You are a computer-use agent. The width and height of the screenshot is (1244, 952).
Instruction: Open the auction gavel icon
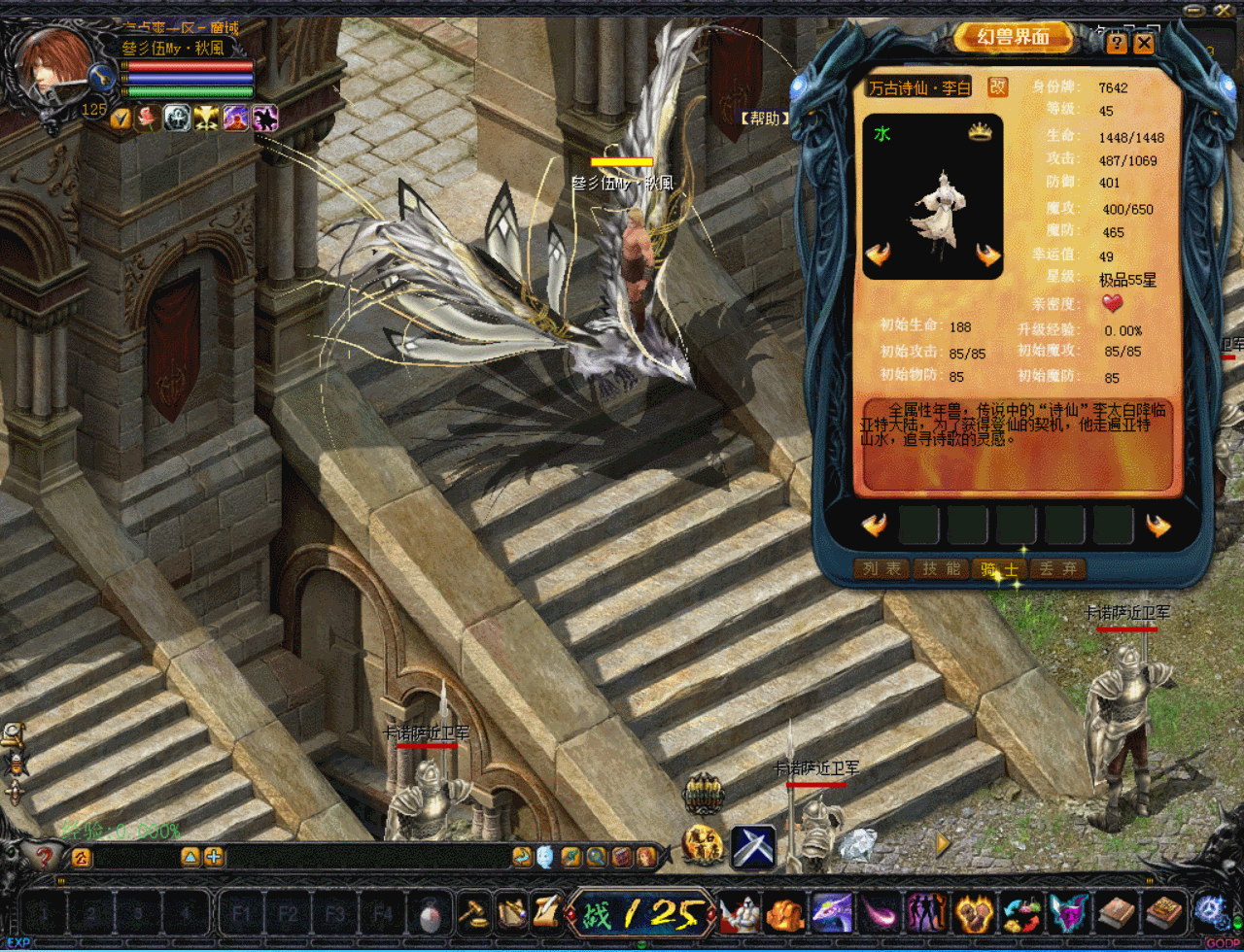pyautogui.click(x=473, y=913)
